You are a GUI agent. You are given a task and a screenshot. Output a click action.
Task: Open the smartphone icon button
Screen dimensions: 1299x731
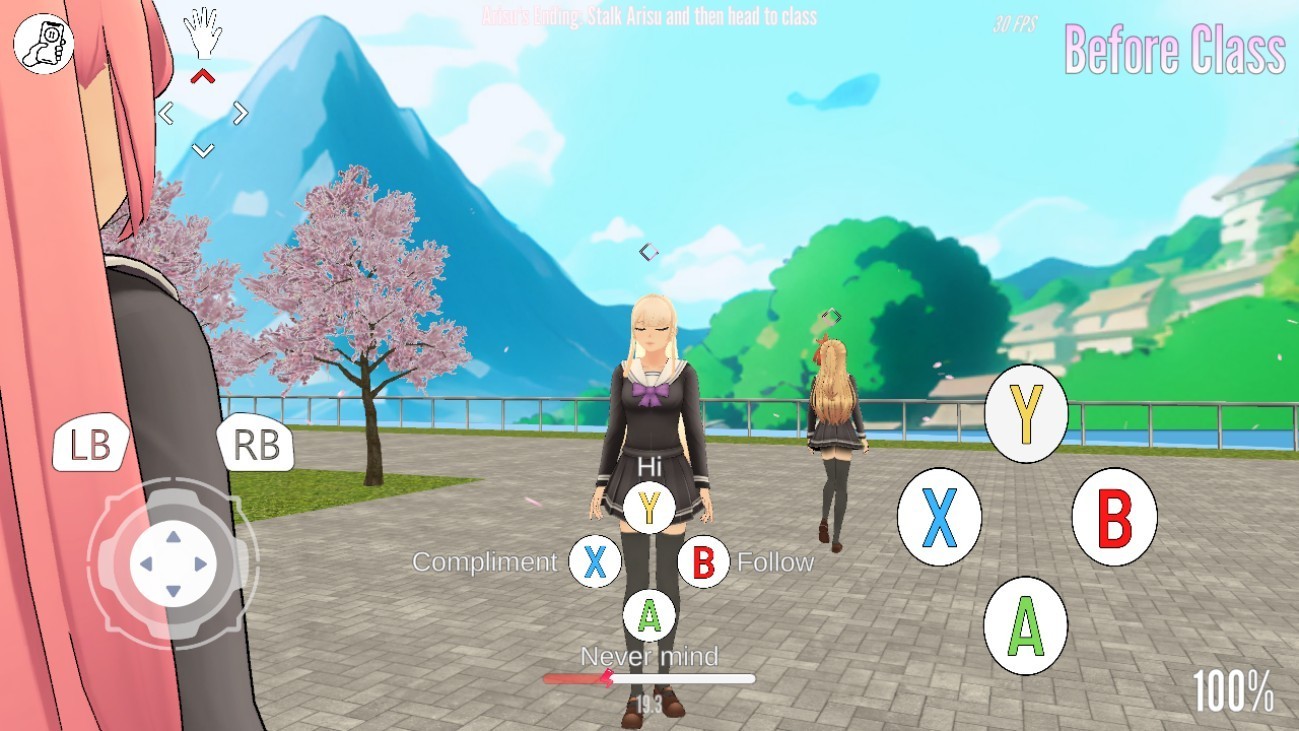(x=44, y=44)
